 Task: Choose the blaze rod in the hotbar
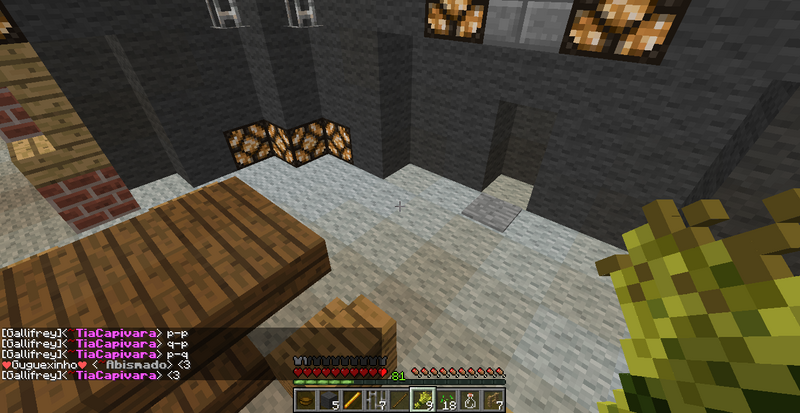[352, 400]
